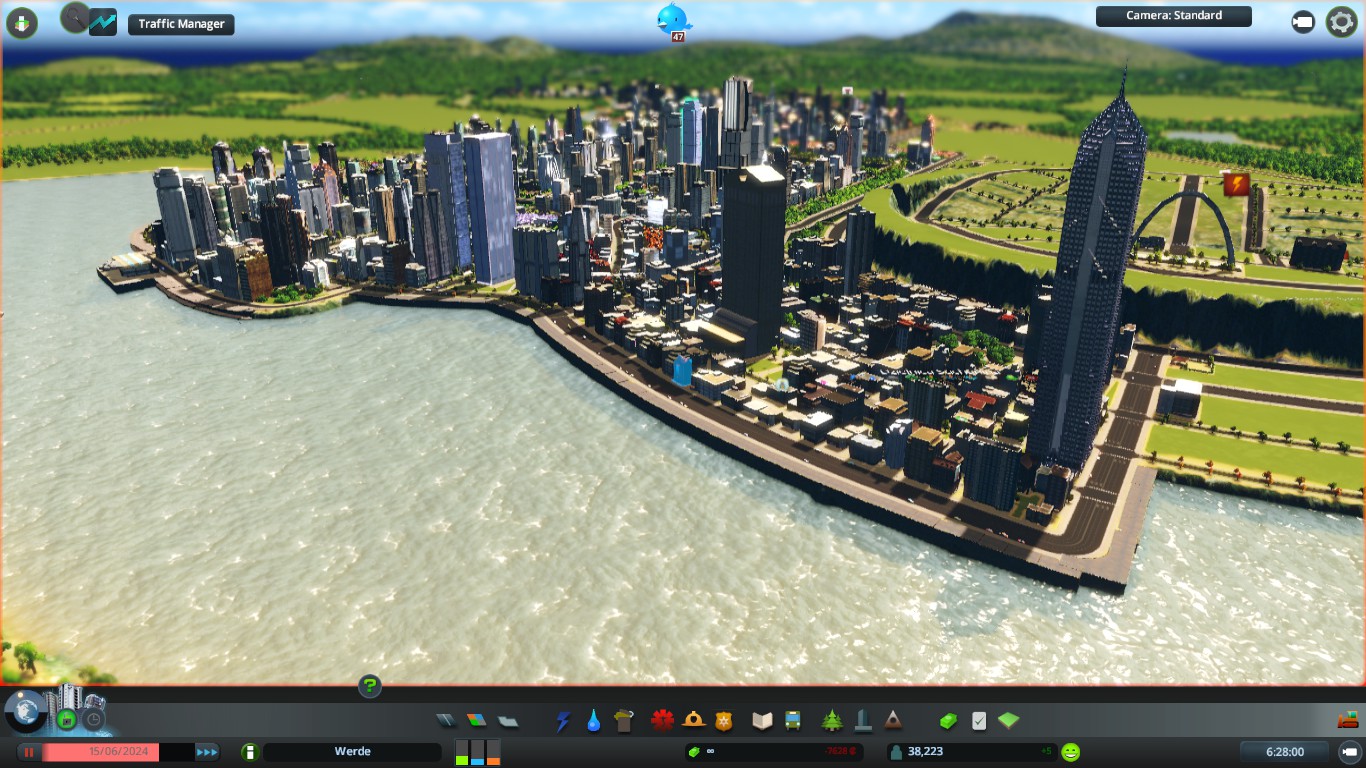Change game speed with the triple-arrow button

point(207,752)
